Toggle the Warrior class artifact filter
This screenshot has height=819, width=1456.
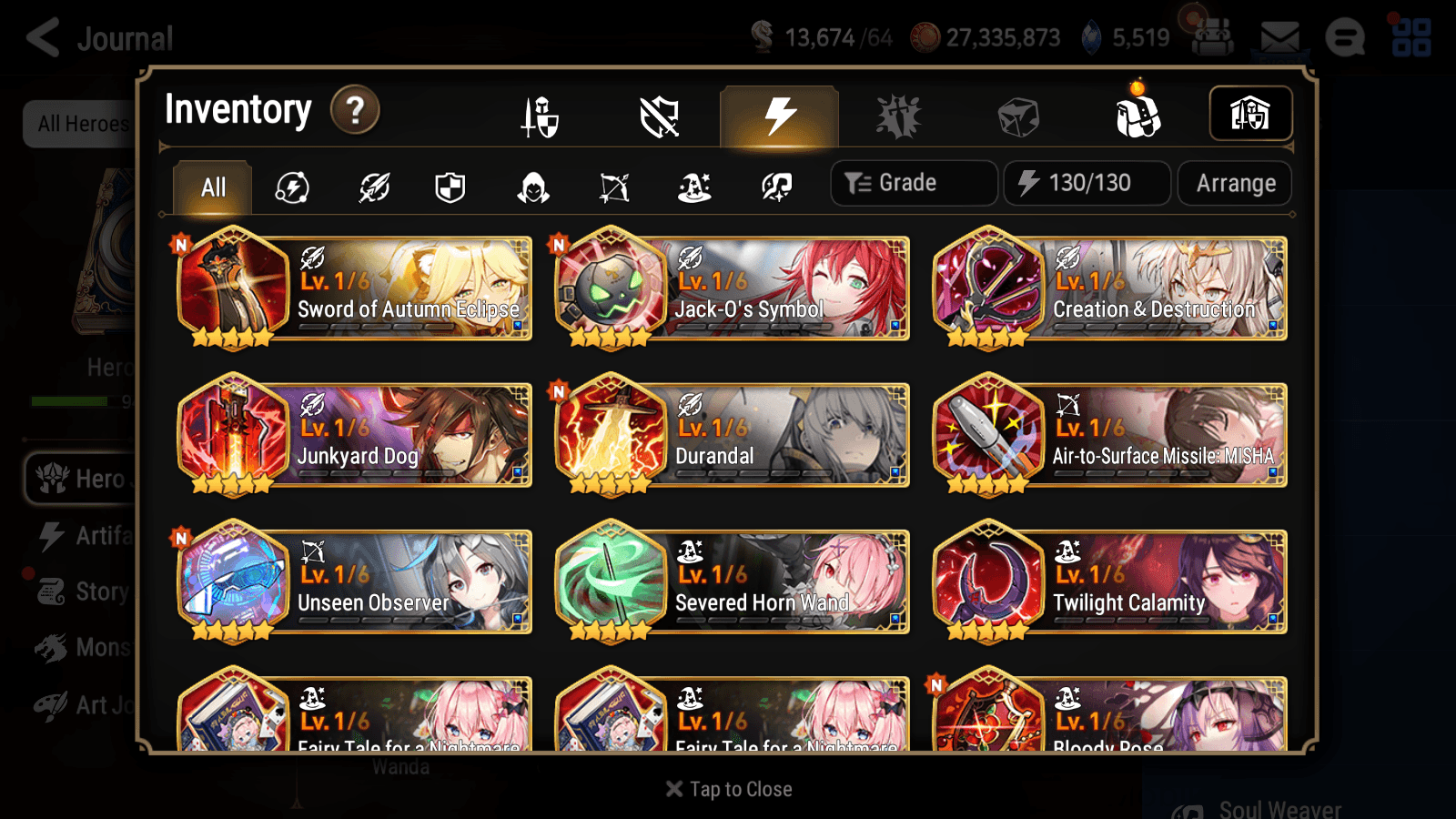tap(373, 187)
